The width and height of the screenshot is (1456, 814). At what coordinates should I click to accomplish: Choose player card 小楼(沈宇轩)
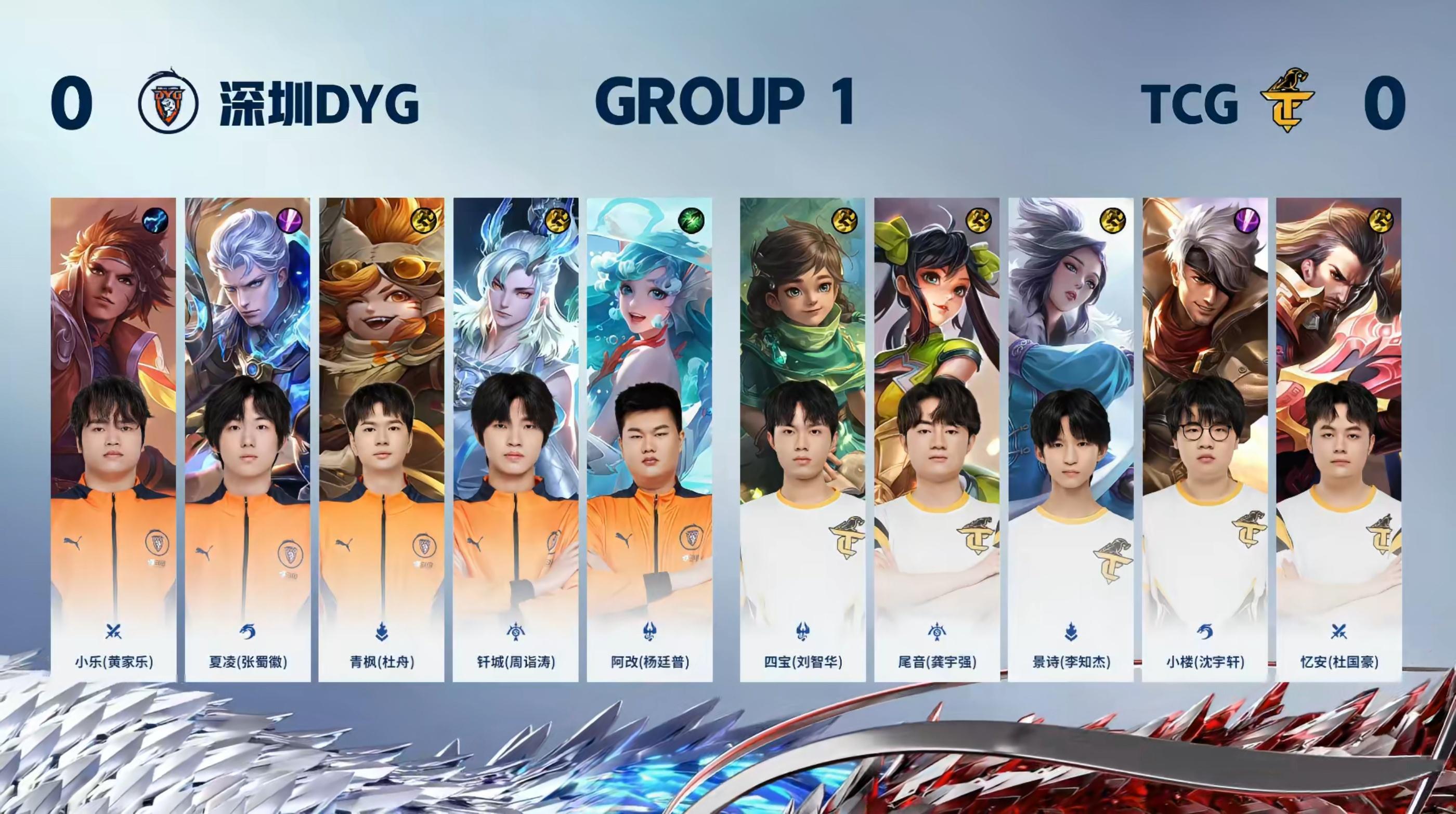(x=1204, y=439)
